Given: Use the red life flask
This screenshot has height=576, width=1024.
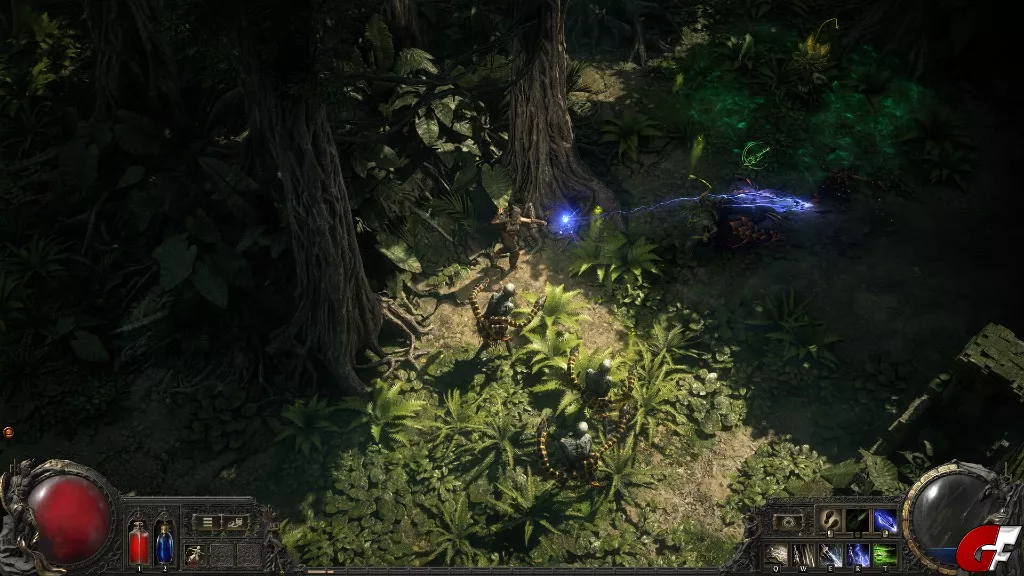Looking at the screenshot, I should tap(138, 545).
